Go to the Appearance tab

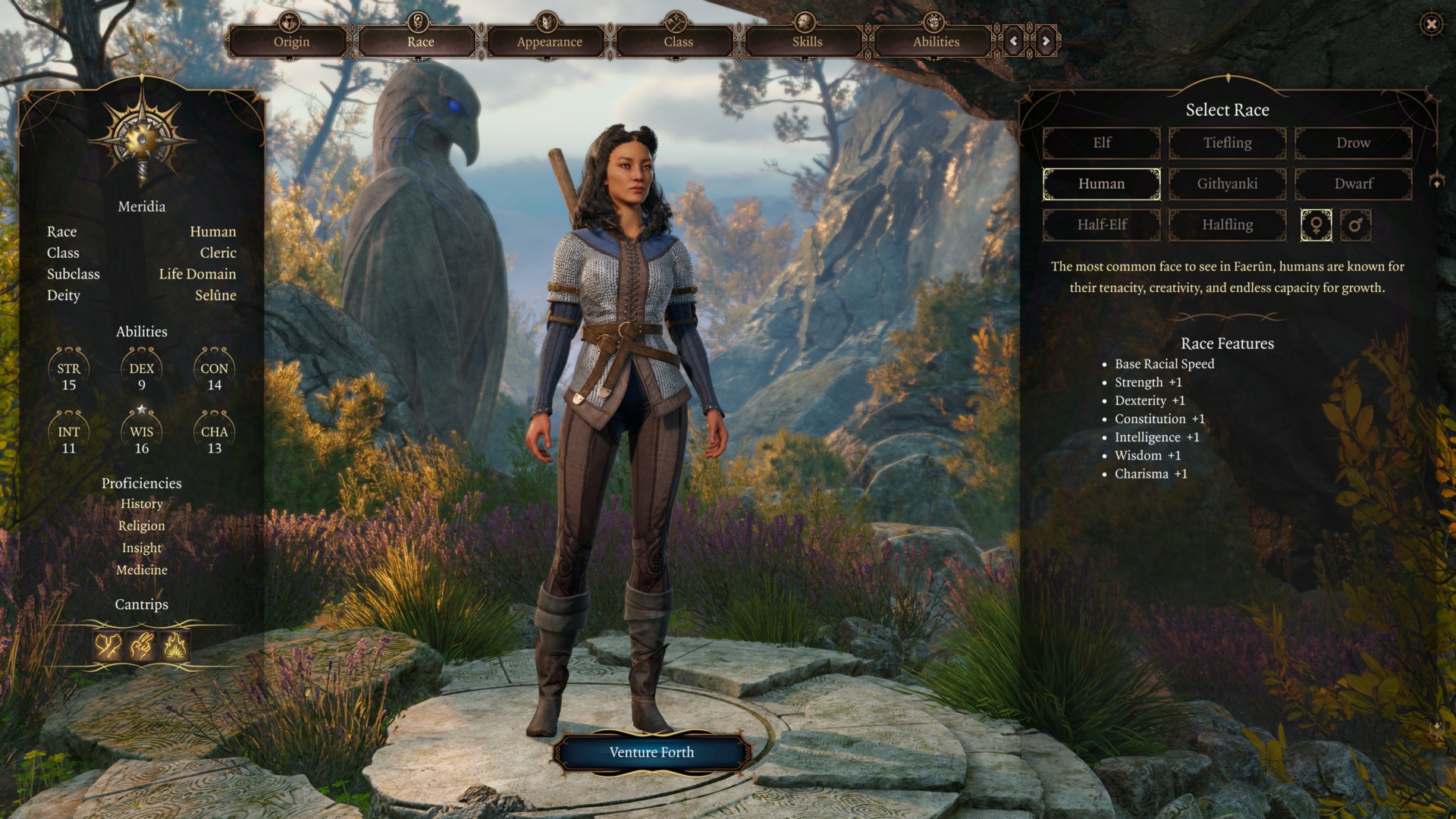pyautogui.click(x=549, y=42)
